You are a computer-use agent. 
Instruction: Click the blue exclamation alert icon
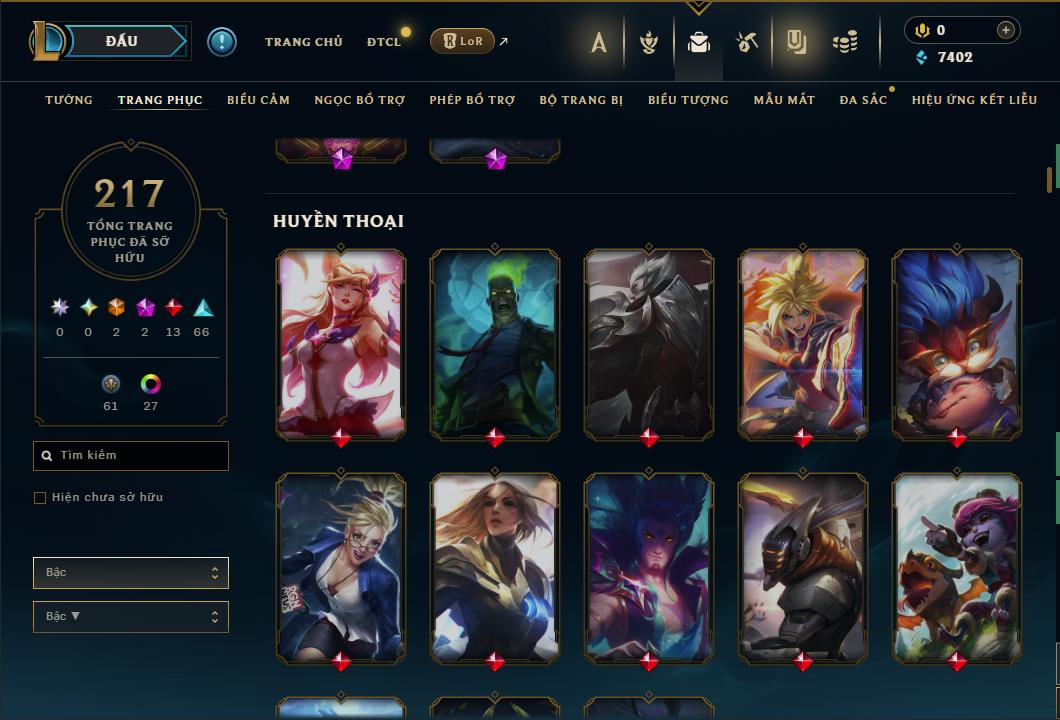pos(221,42)
